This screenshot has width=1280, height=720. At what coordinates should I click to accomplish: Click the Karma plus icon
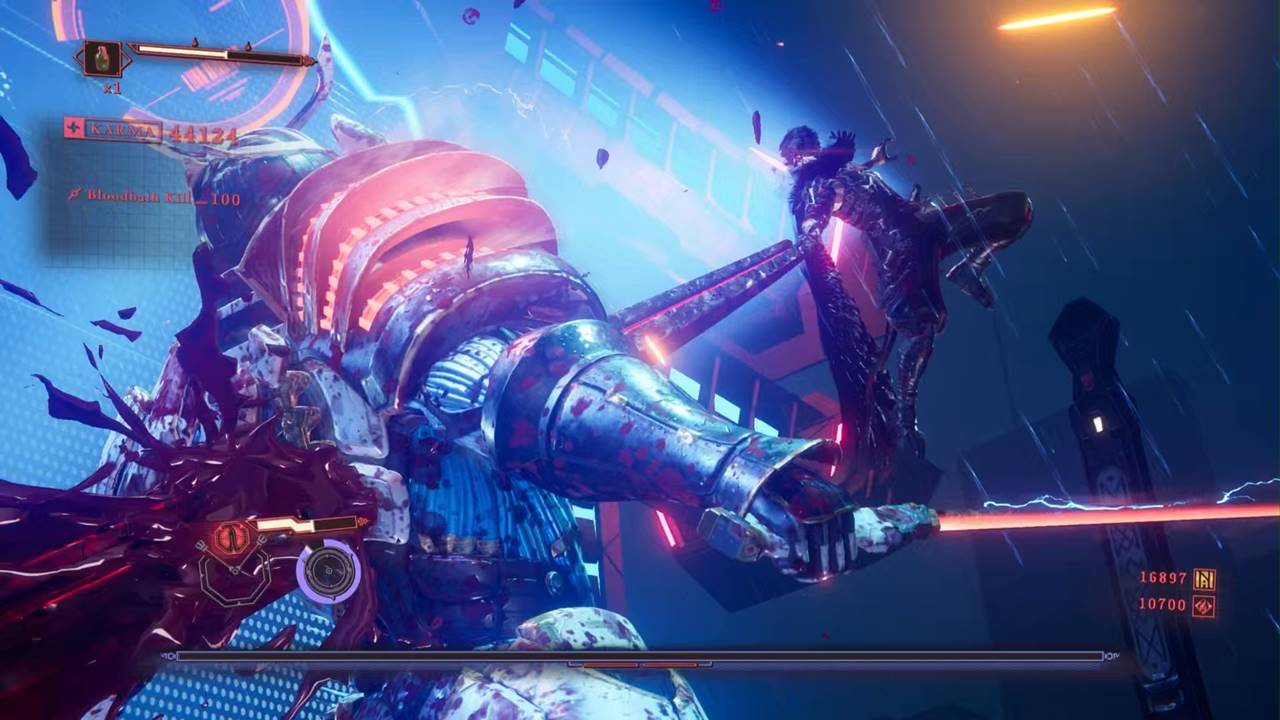[x=73, y=129]
